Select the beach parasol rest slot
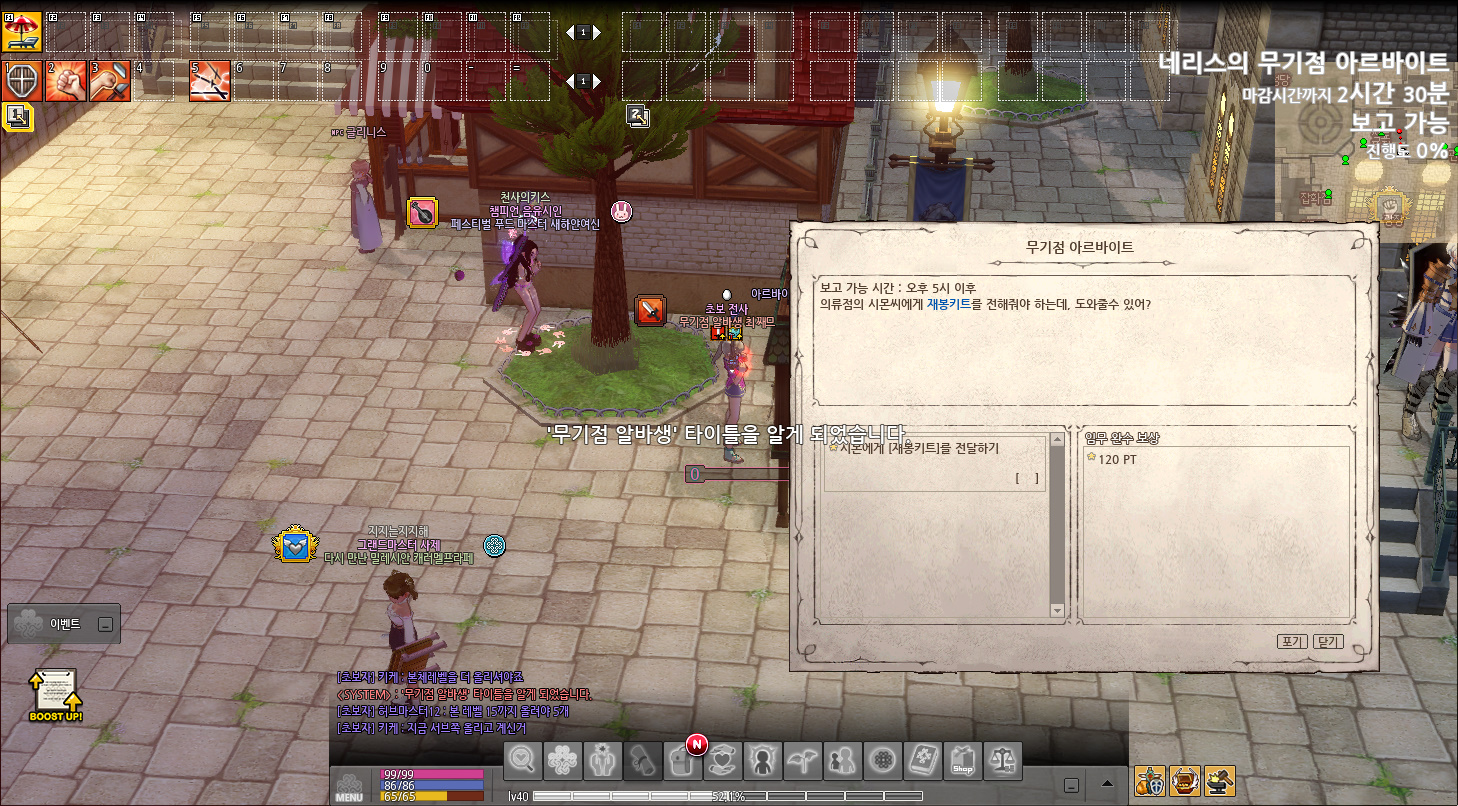Viewport: 1458px width, 806px height. 21,32
